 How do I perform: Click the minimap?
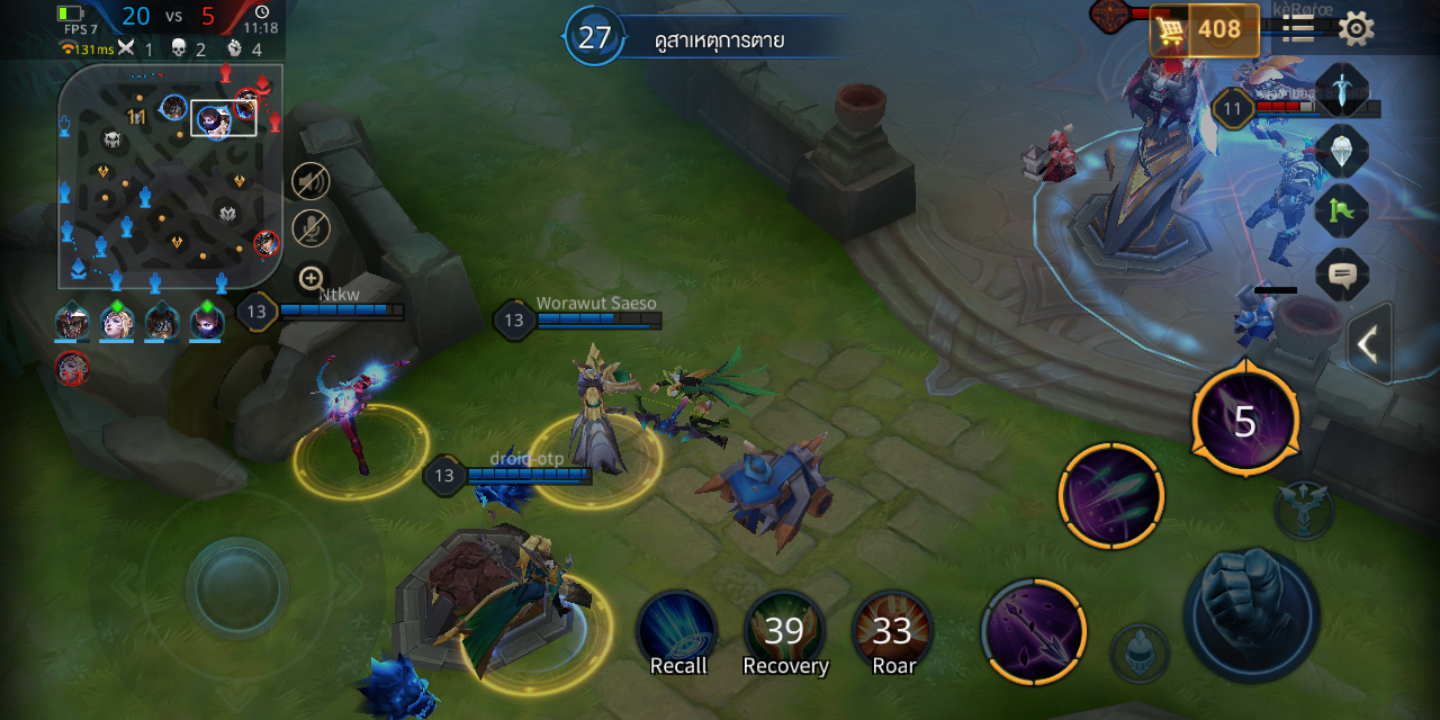point(170,178)
